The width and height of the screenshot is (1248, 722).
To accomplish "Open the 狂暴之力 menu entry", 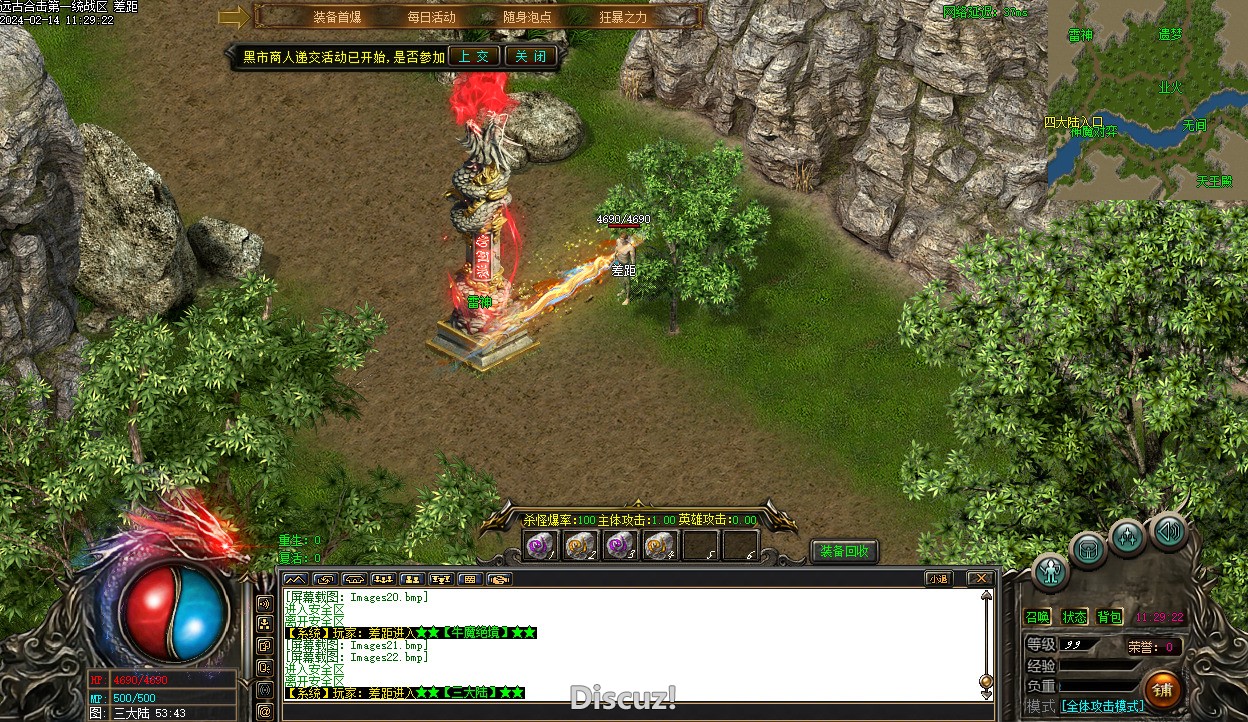I will 623,17.
